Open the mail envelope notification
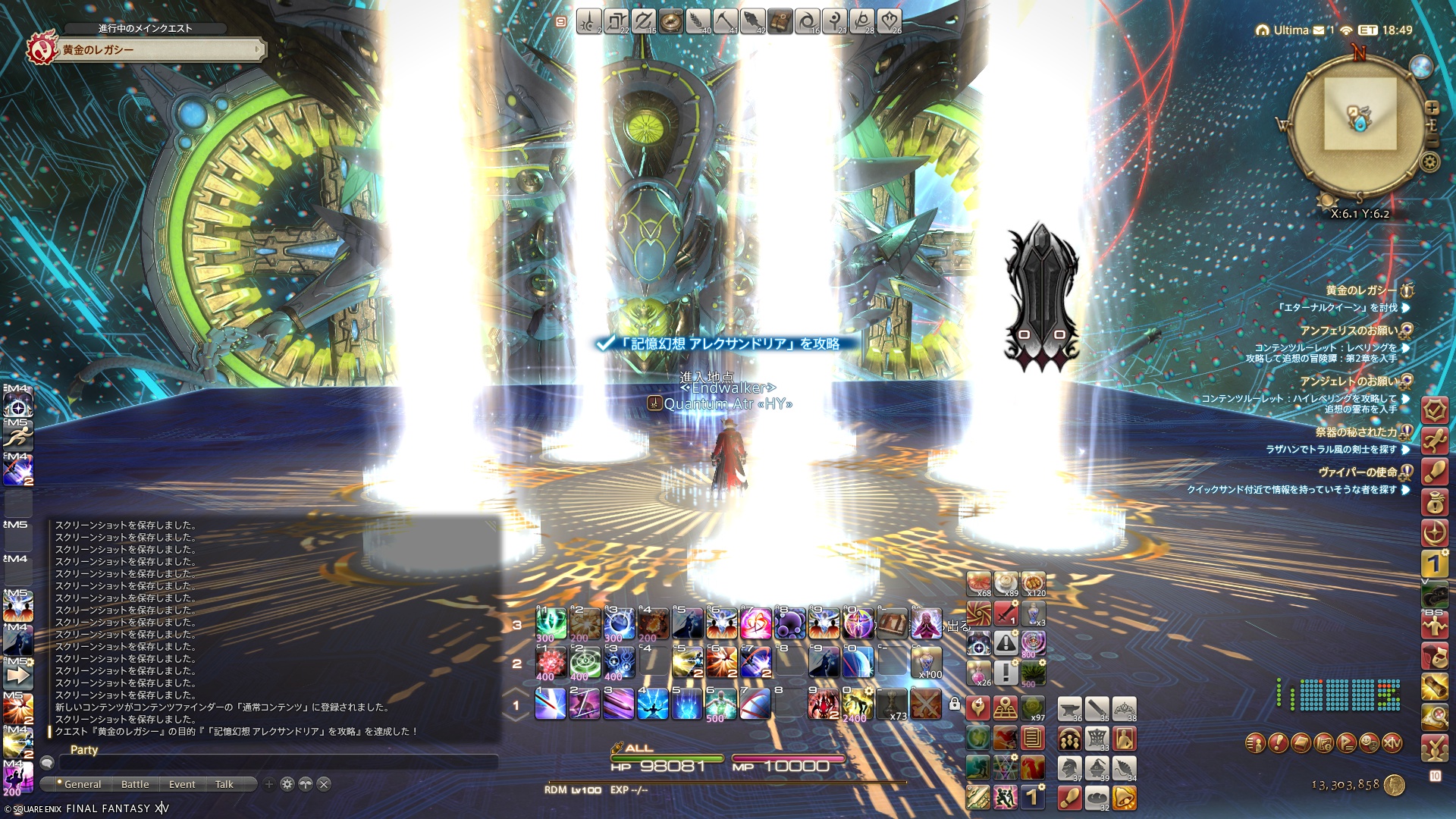This screenshot has width=1456, height=819. (1319, 30)
